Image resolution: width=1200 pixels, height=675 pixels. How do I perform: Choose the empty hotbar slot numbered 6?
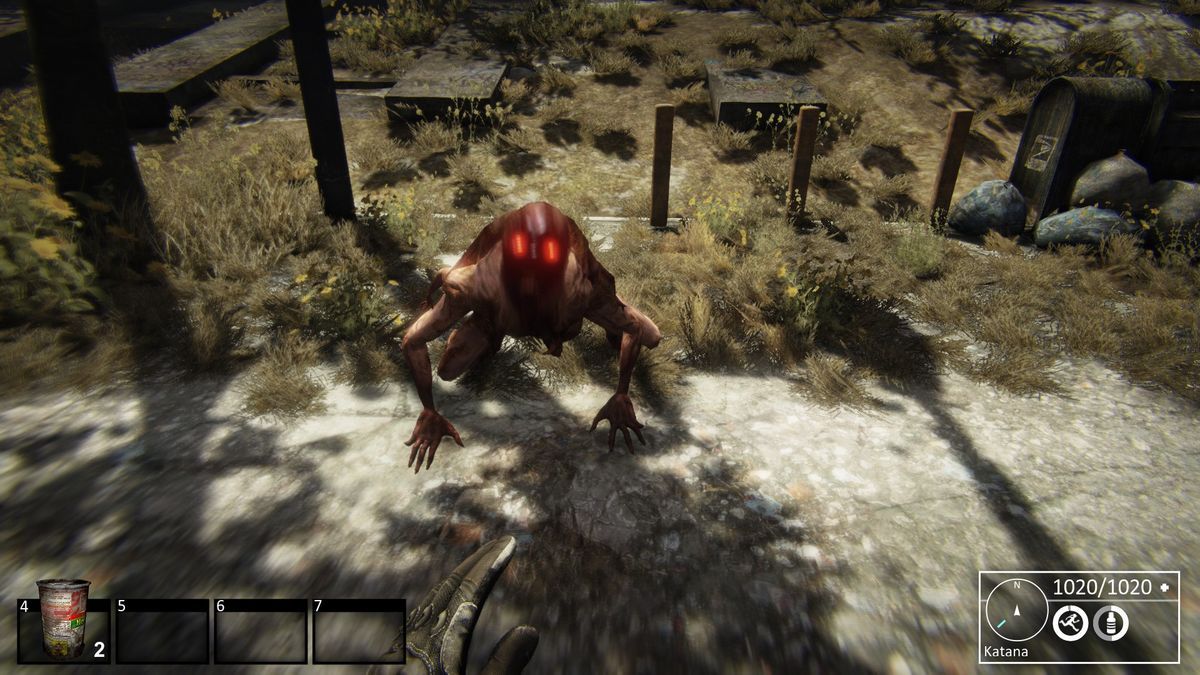260,632
